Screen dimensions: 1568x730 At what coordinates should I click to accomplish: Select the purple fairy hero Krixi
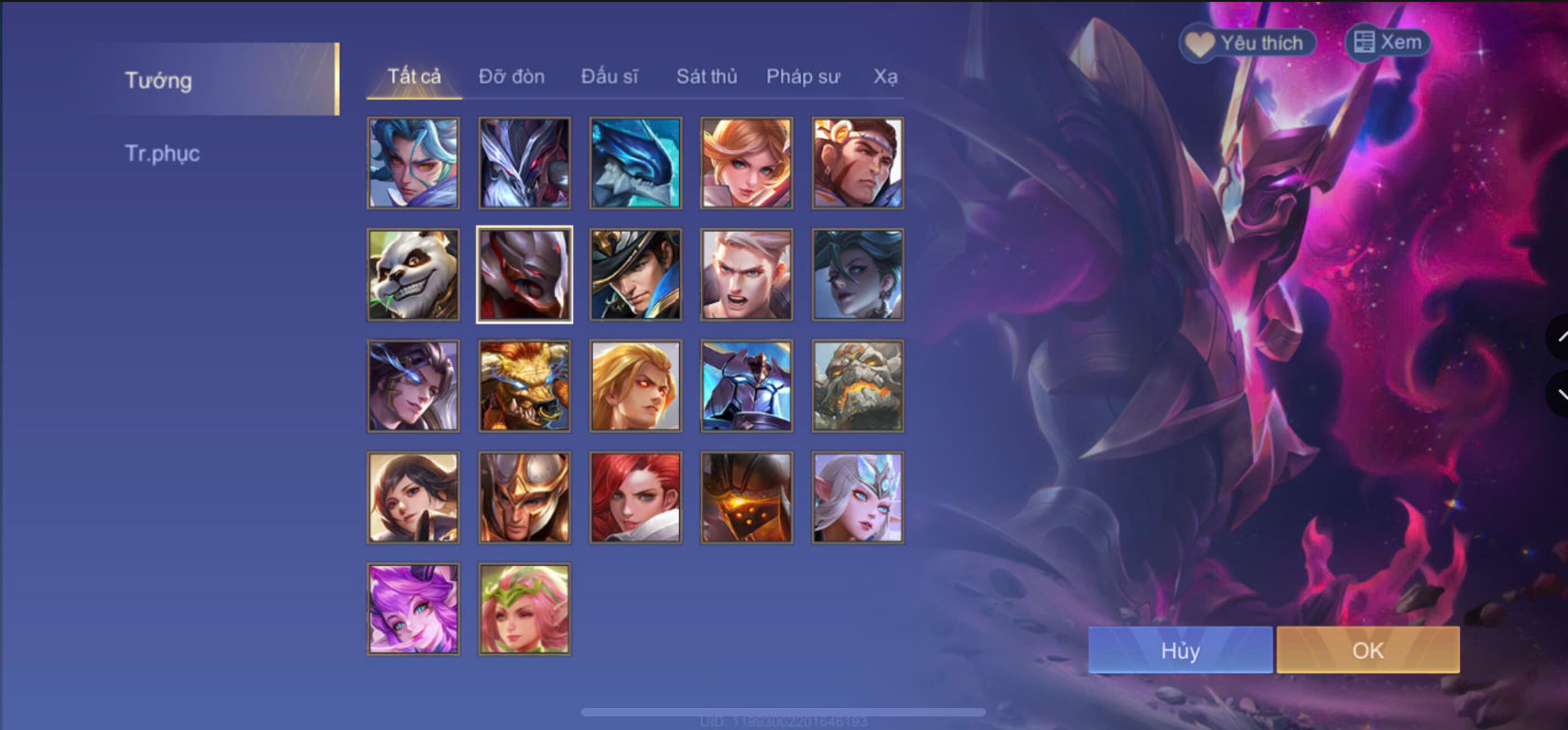(413, 608)
